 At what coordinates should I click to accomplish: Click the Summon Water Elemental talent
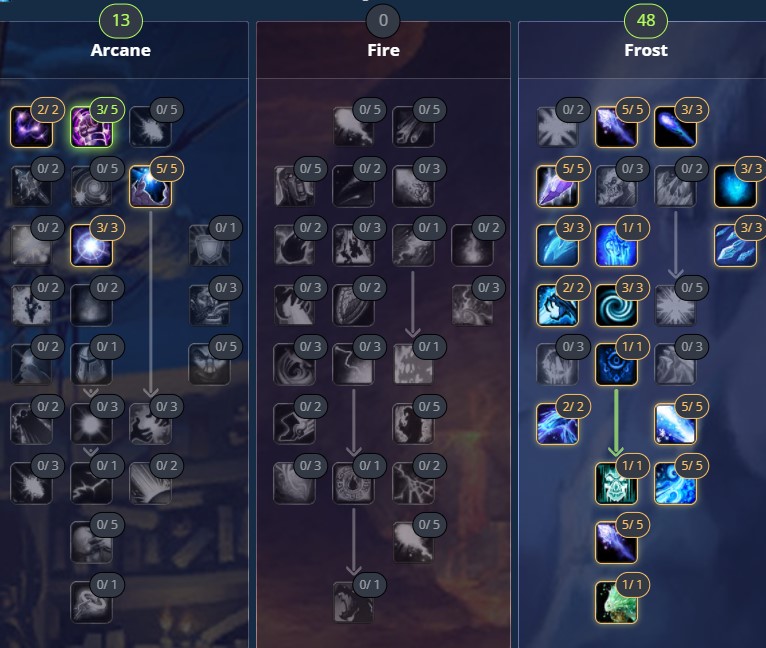pyautogui.click(x=616, y=601)
